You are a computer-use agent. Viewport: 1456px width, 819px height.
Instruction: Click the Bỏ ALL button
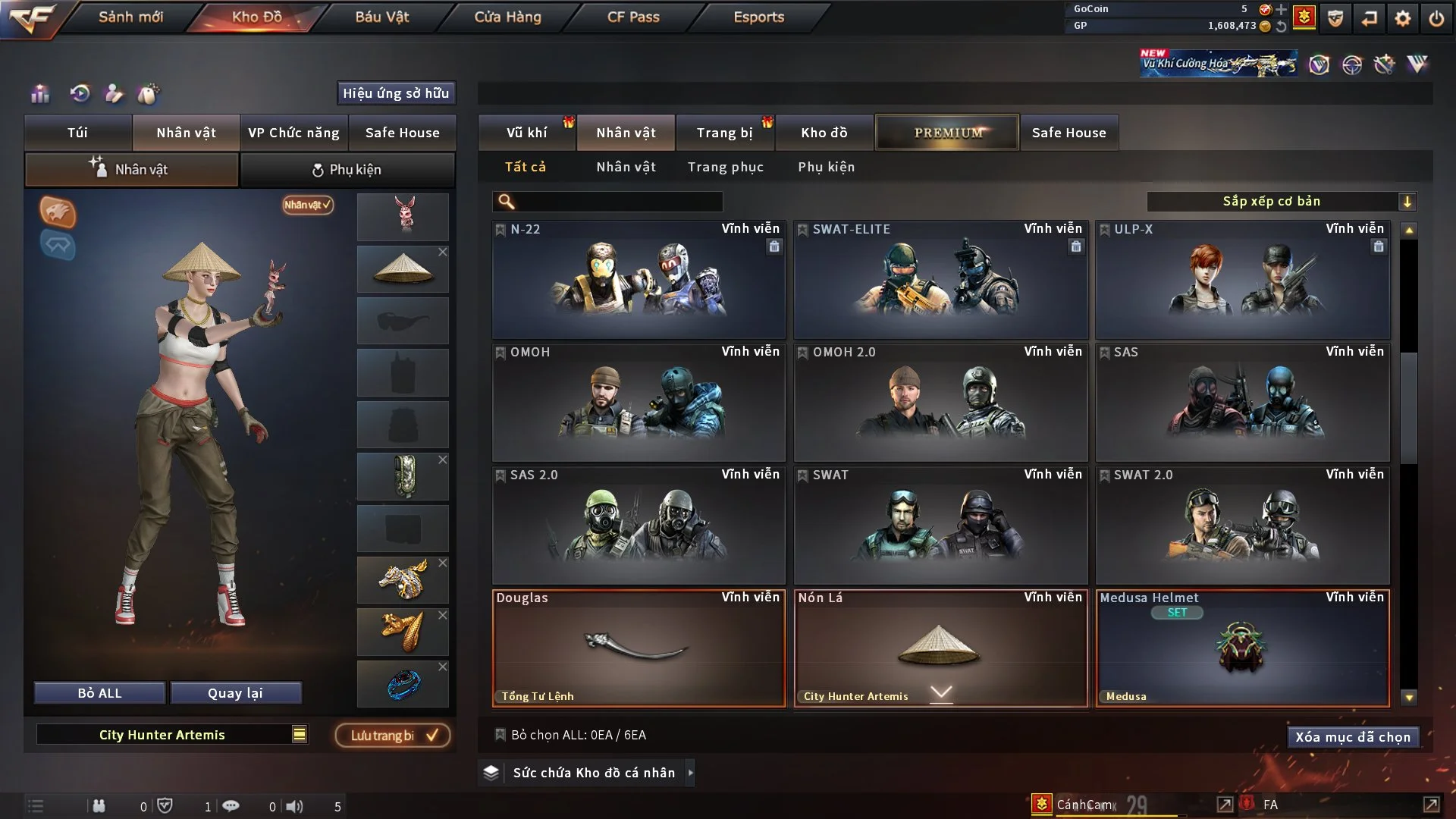pyautogui.click(x=99, y=693)
